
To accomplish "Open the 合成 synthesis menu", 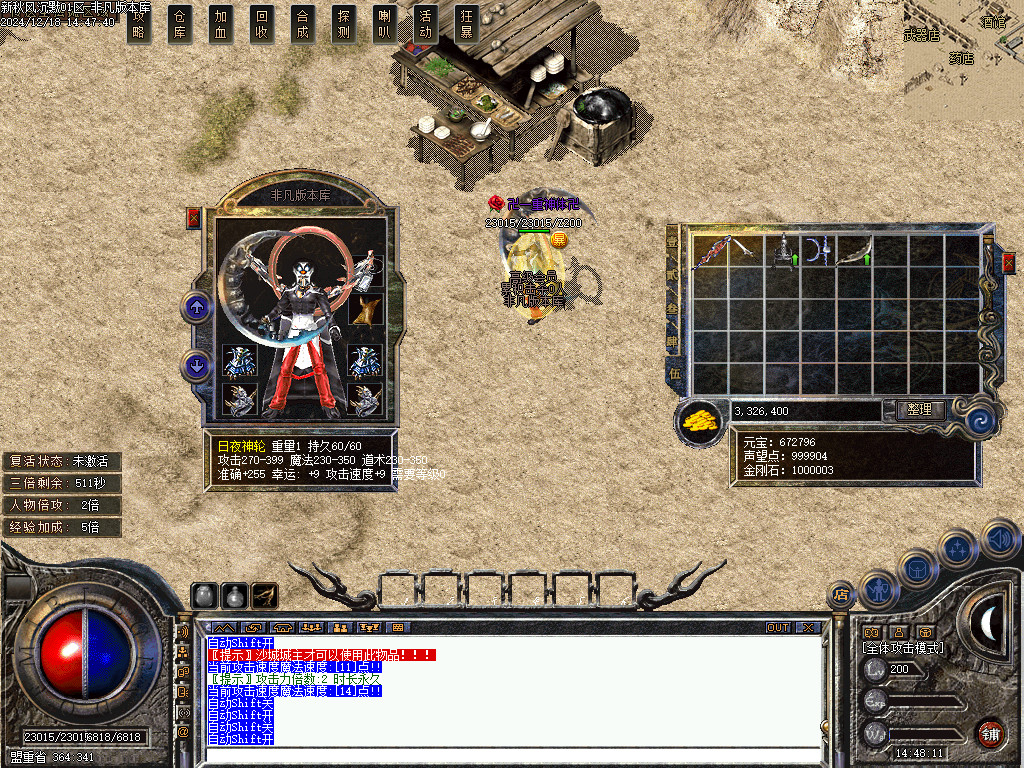I will 303,24.
